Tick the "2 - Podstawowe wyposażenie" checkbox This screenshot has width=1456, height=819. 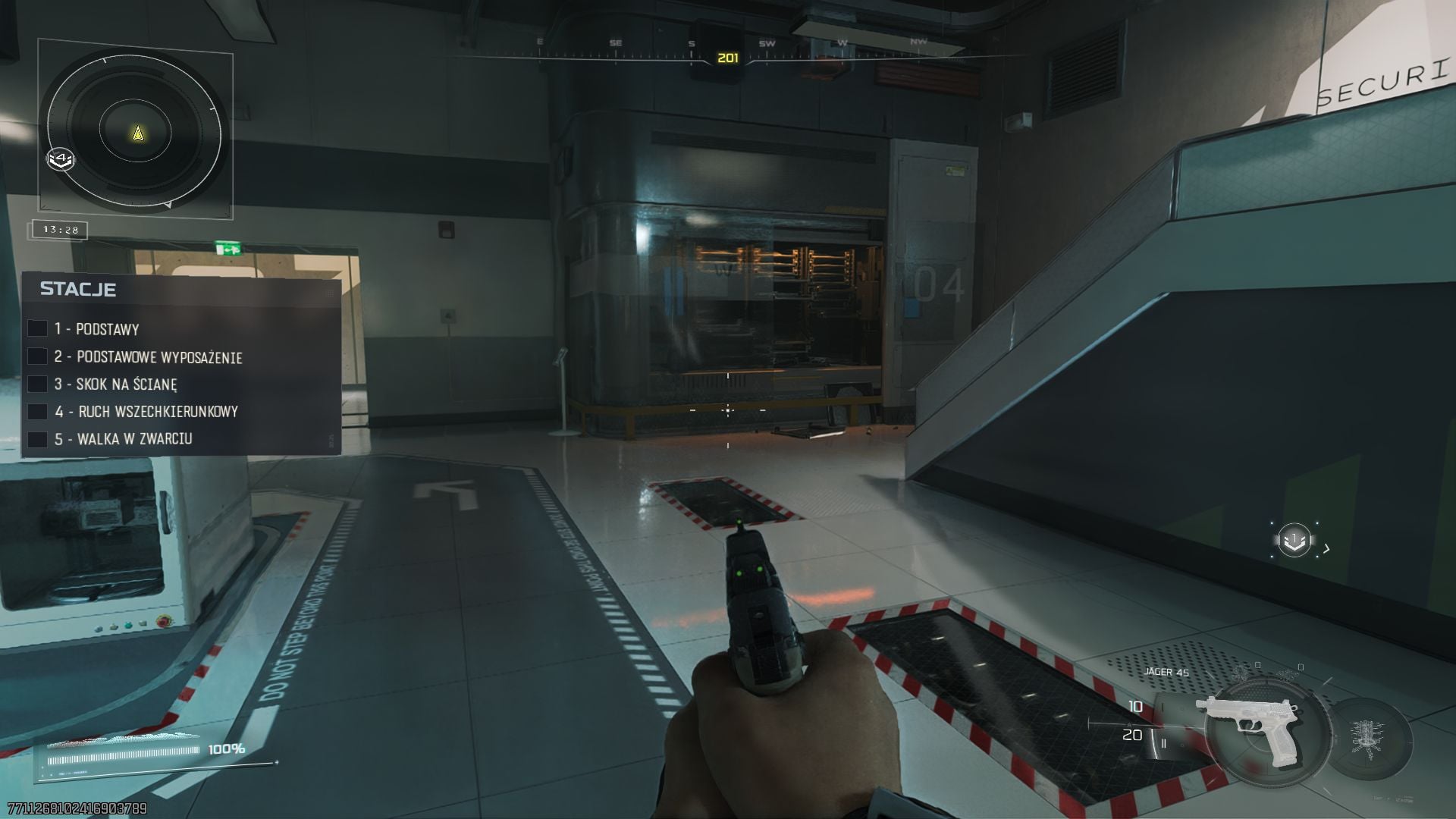tap(38, 356)
